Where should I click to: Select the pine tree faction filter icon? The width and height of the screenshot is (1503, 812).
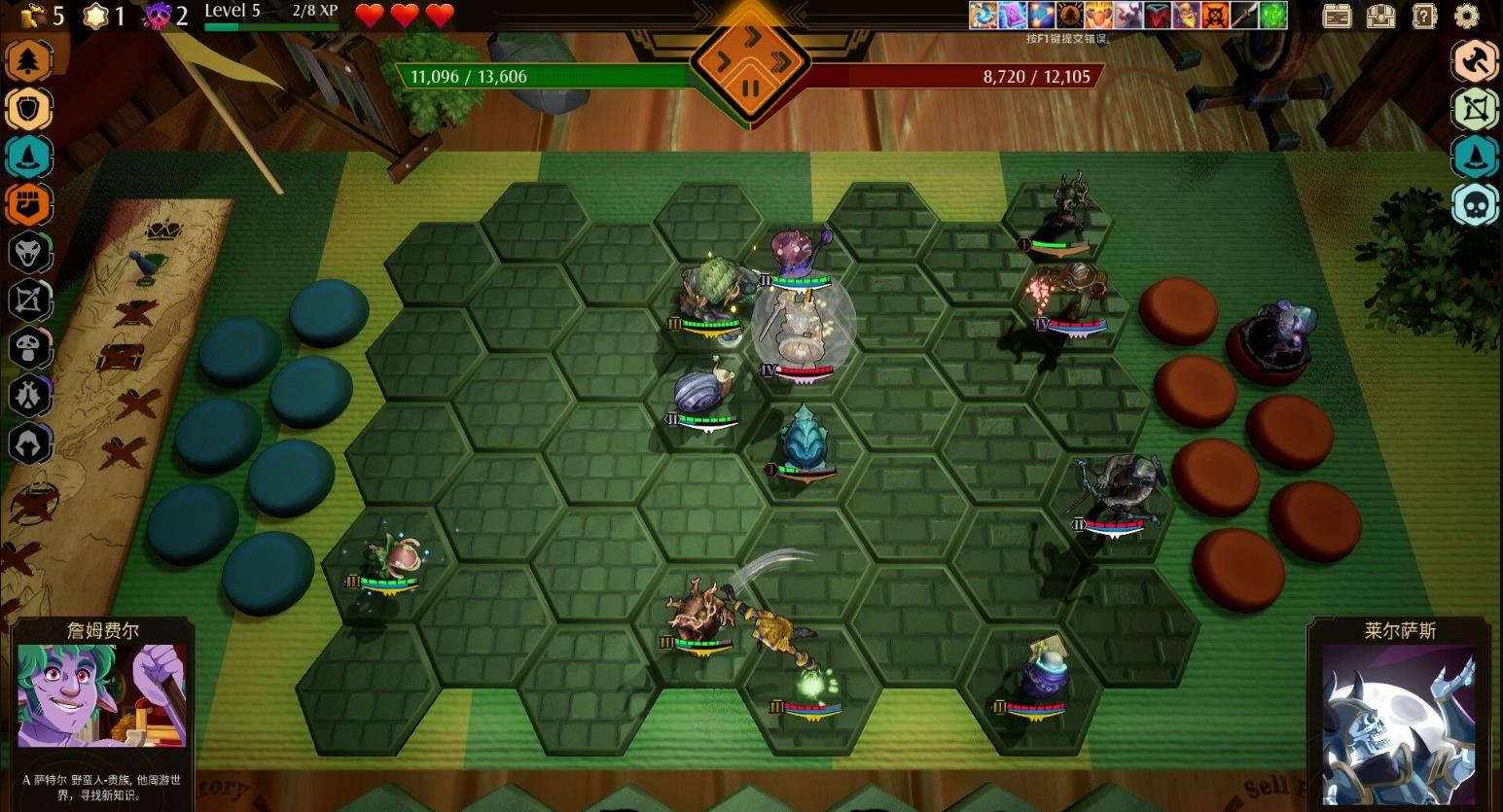tap(29, 60)
